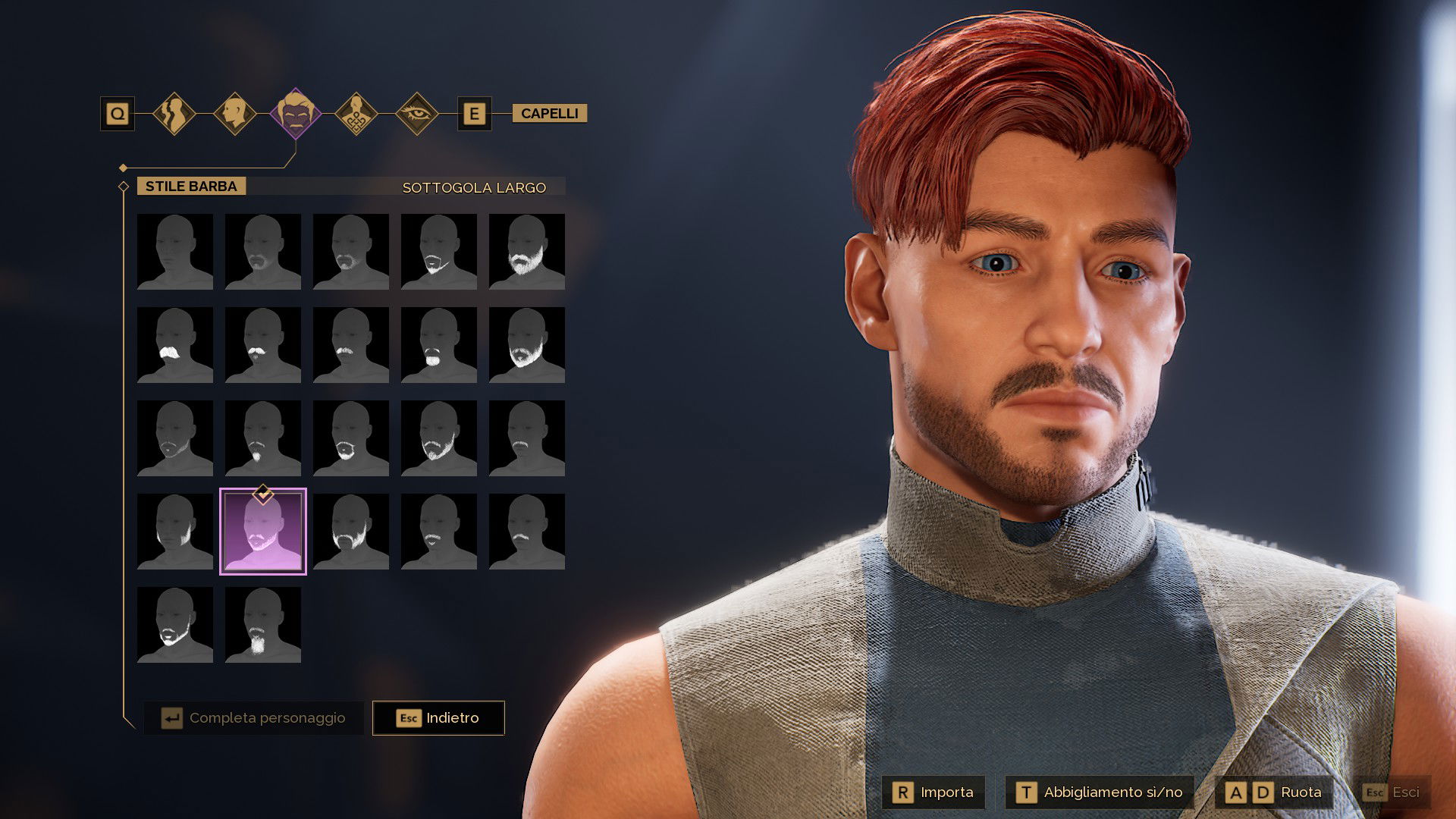Pick the thick bushy walrus mustache style
This screenshot has height=819, width=1456.
[175, 344]
